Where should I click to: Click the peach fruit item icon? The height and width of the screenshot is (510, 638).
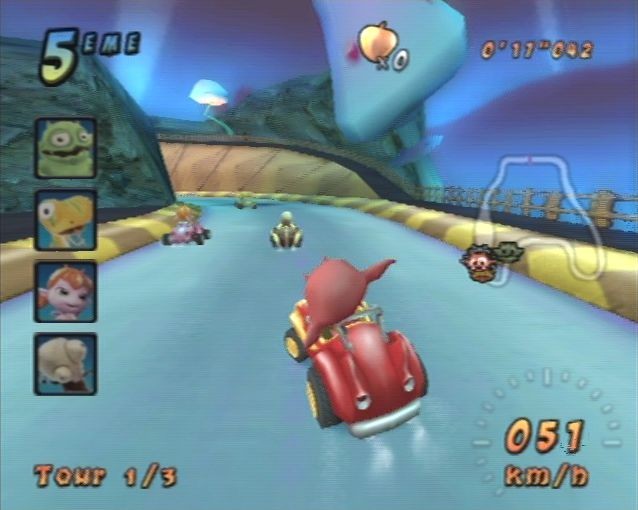377,42
